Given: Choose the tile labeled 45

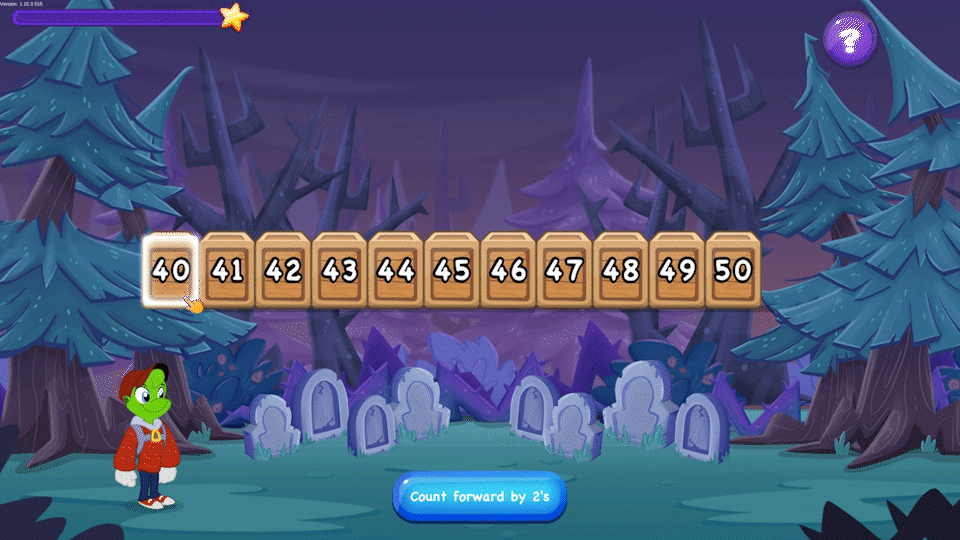Looking at the screenshot, I should coord(452,270).
